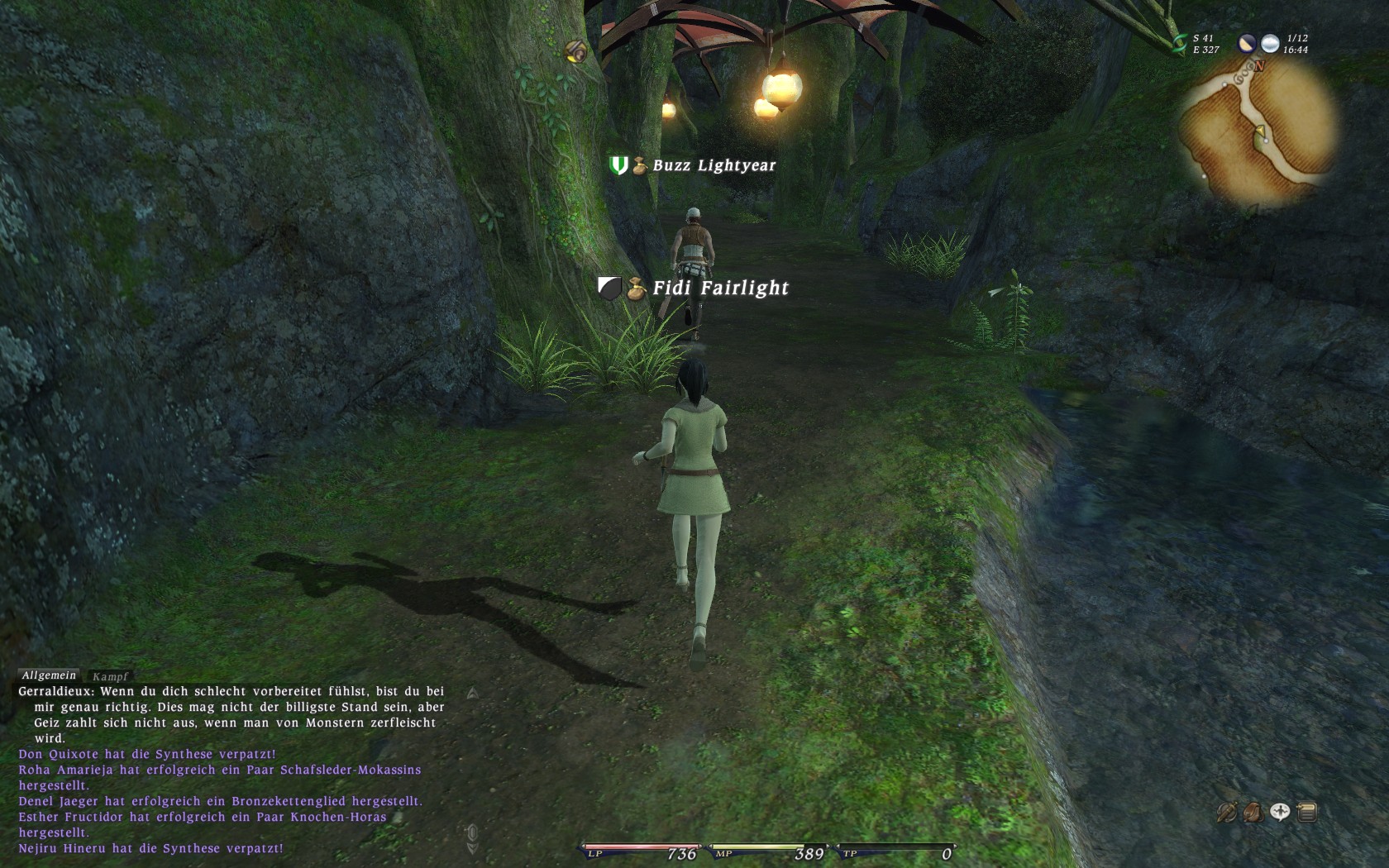Open the brown backpack inventory
The height and width of the screenshot is (868, 1389).
1253,813
